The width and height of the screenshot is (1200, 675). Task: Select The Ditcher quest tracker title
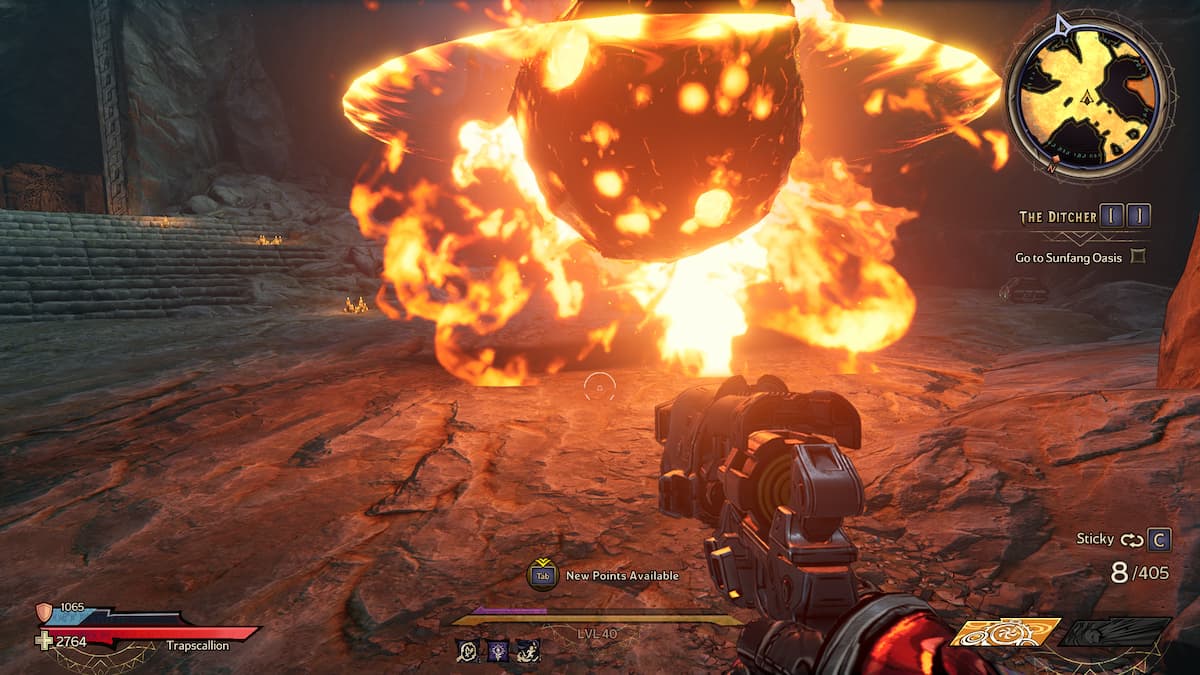pyautogui.click(x=1056, y=217)
